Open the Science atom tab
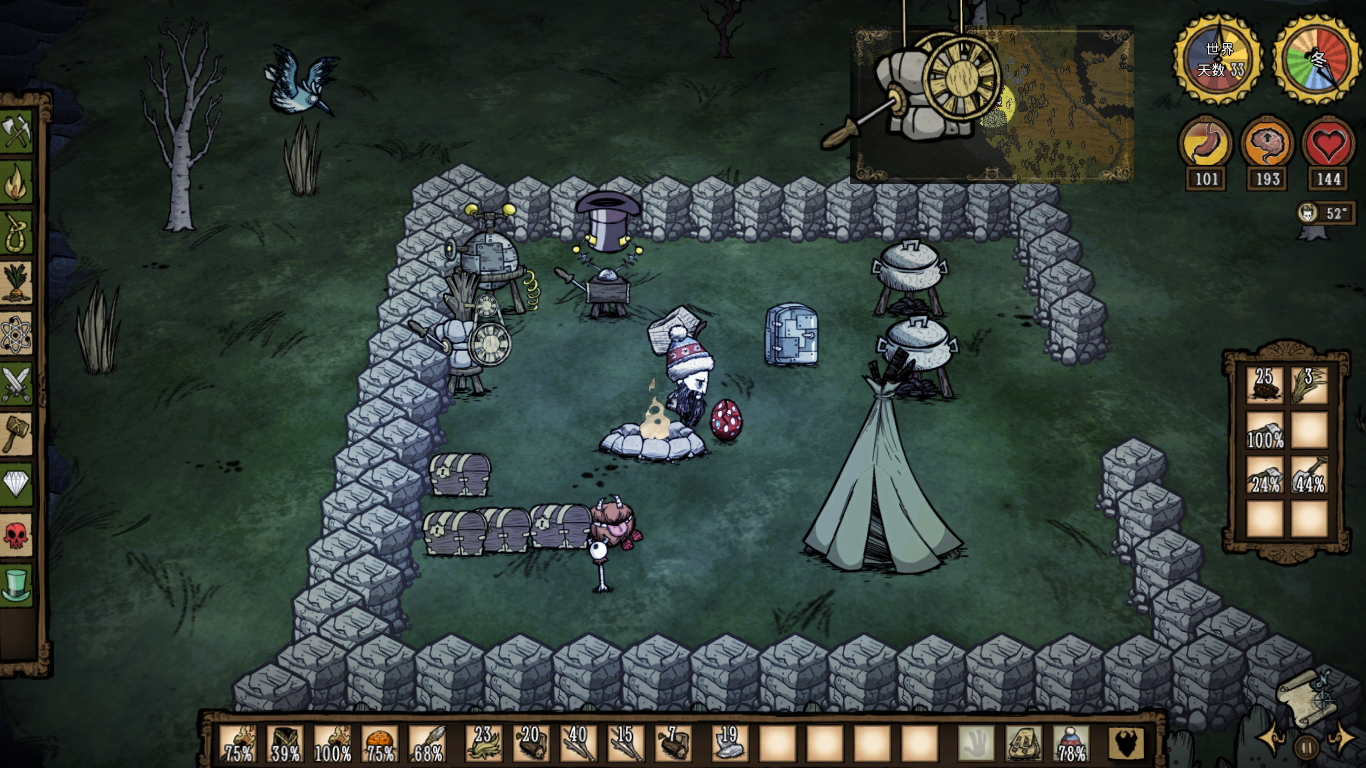This screenshot has width=1366, height=768. click(x=17, y=333)
